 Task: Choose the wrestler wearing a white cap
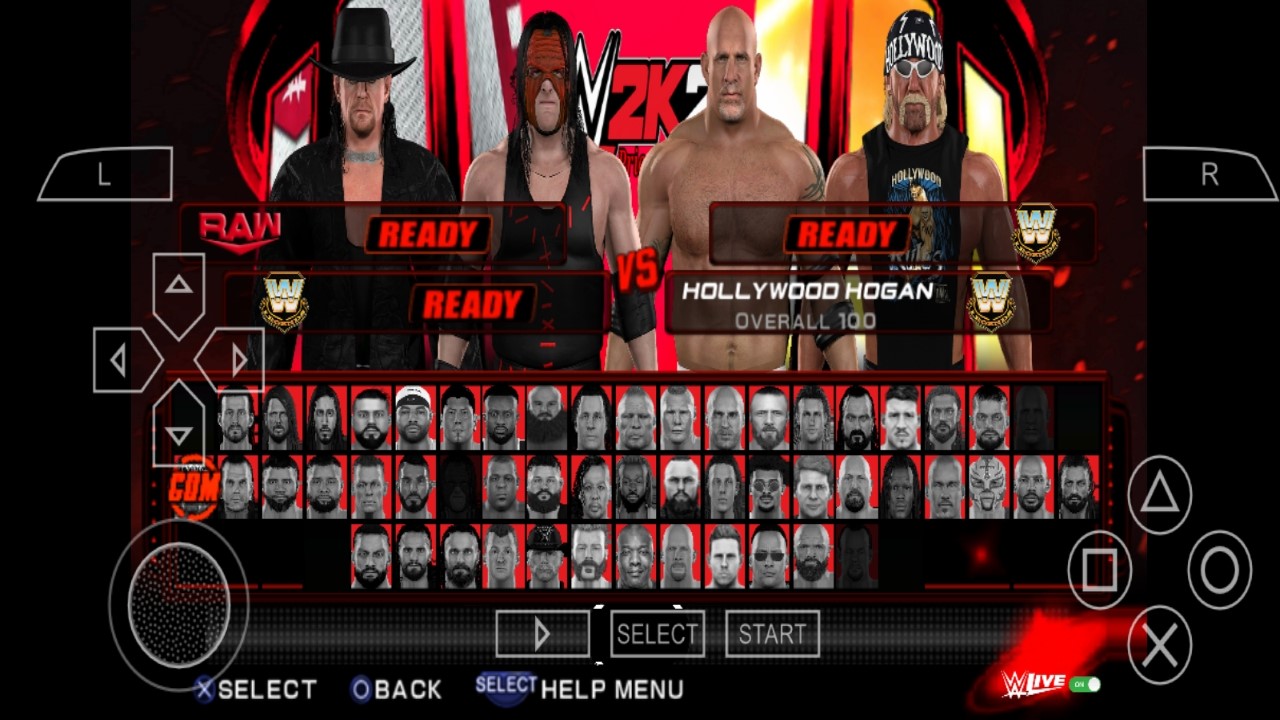[x=413, y=417]
